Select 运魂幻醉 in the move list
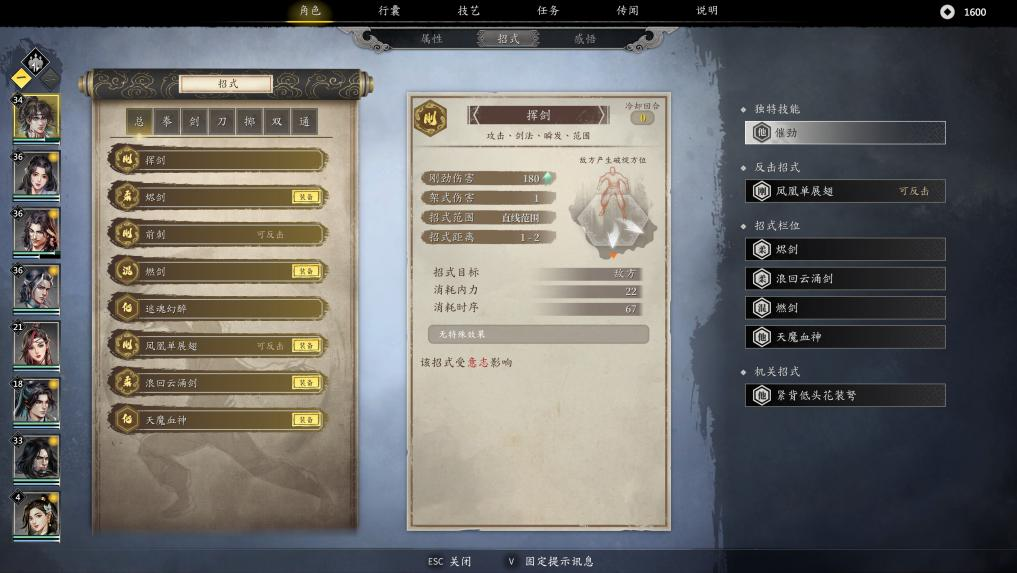The height and width of the screenshot is (573, 1017). pyautogui.click(x=220, y=308)
